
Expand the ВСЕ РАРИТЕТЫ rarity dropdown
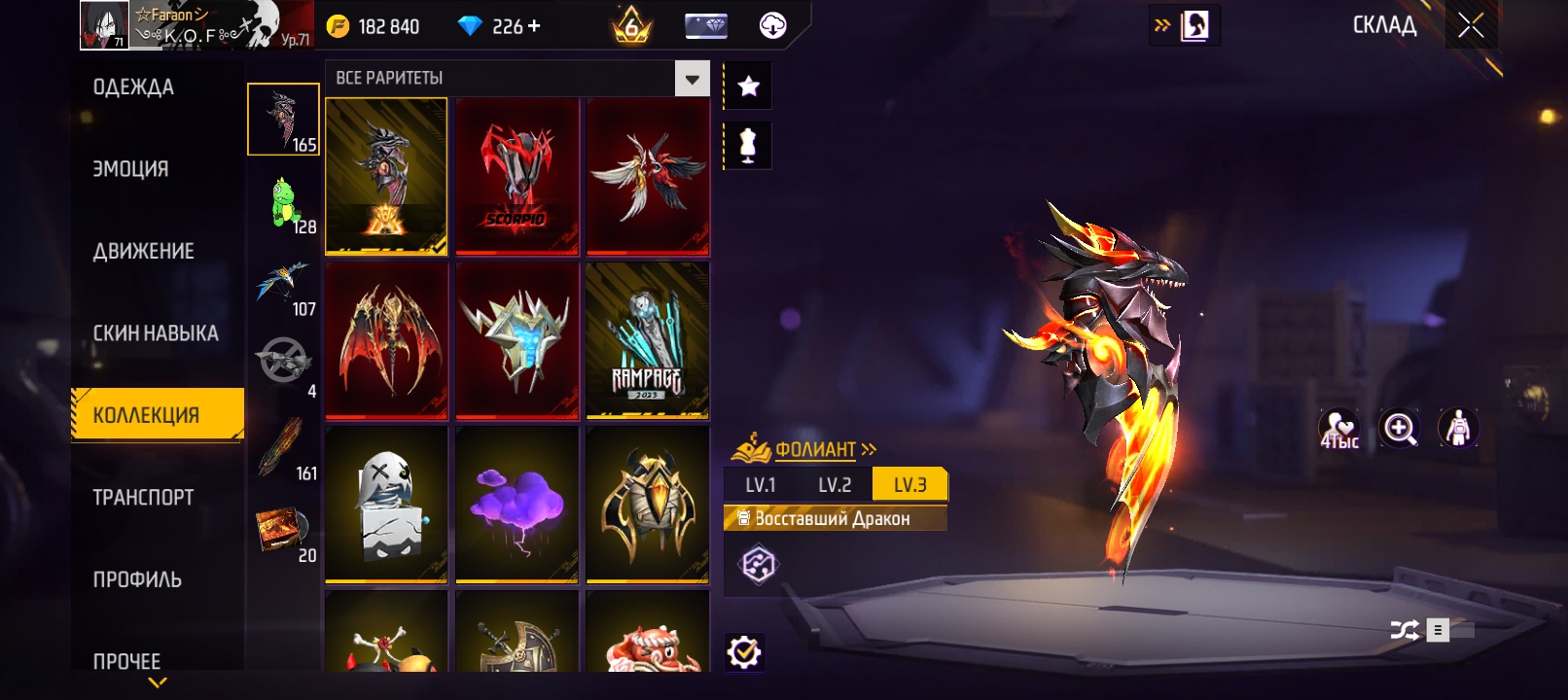(x=692, y=79)
